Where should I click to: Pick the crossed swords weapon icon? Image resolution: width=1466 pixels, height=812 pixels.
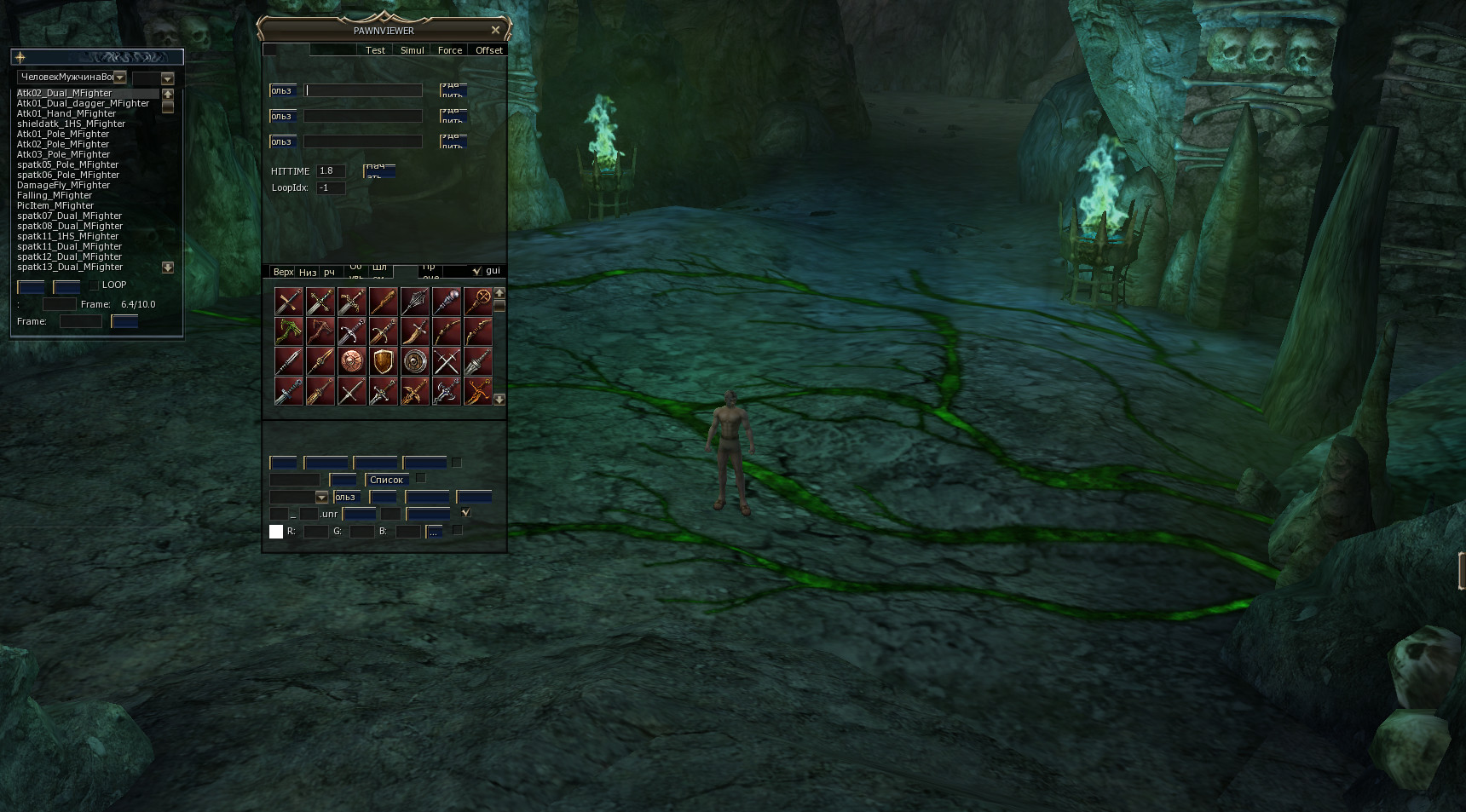(x=447, y=361)
